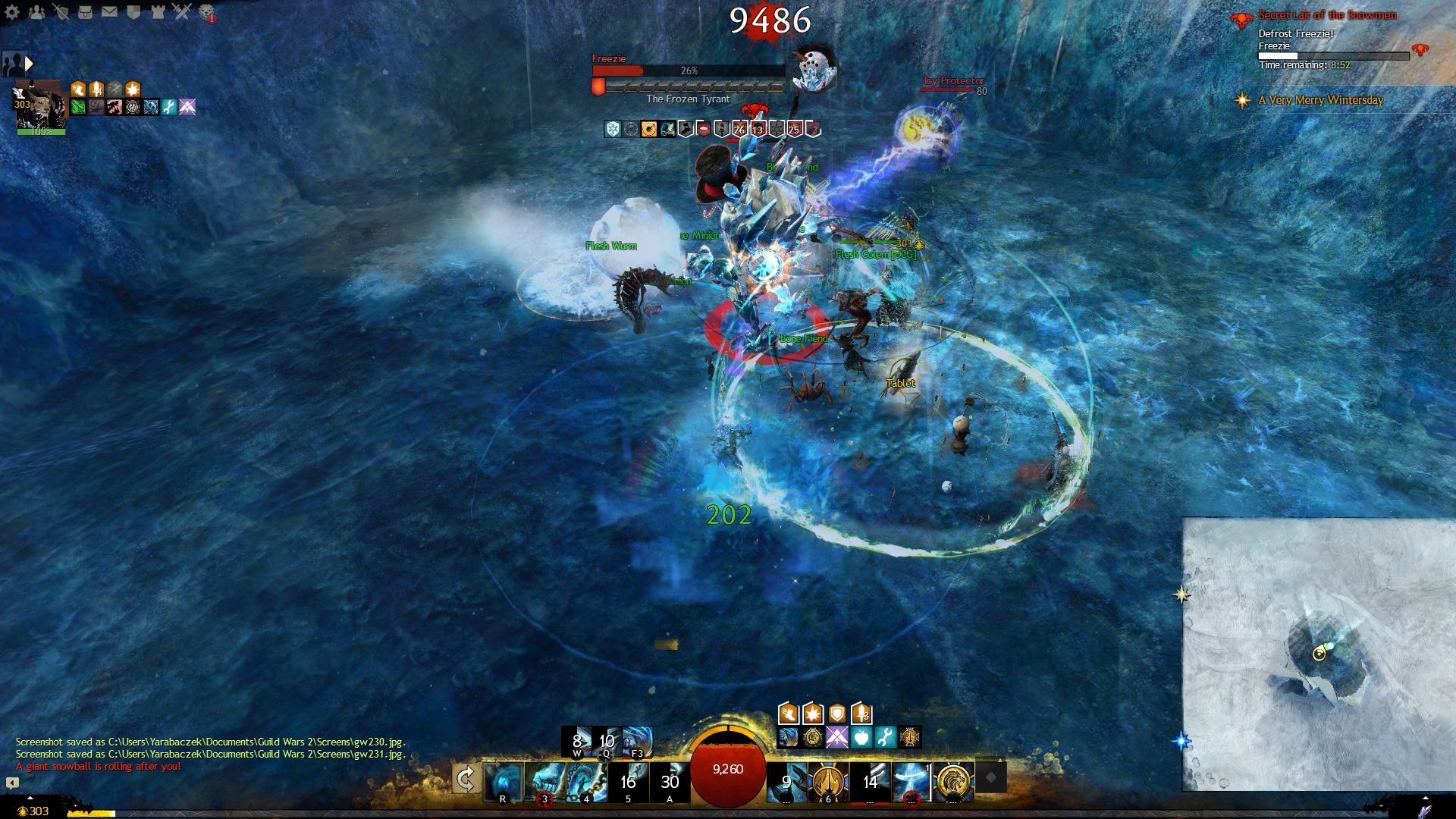
Task: Open the contacts and LFG panel
Action: [x=36, y=11]
